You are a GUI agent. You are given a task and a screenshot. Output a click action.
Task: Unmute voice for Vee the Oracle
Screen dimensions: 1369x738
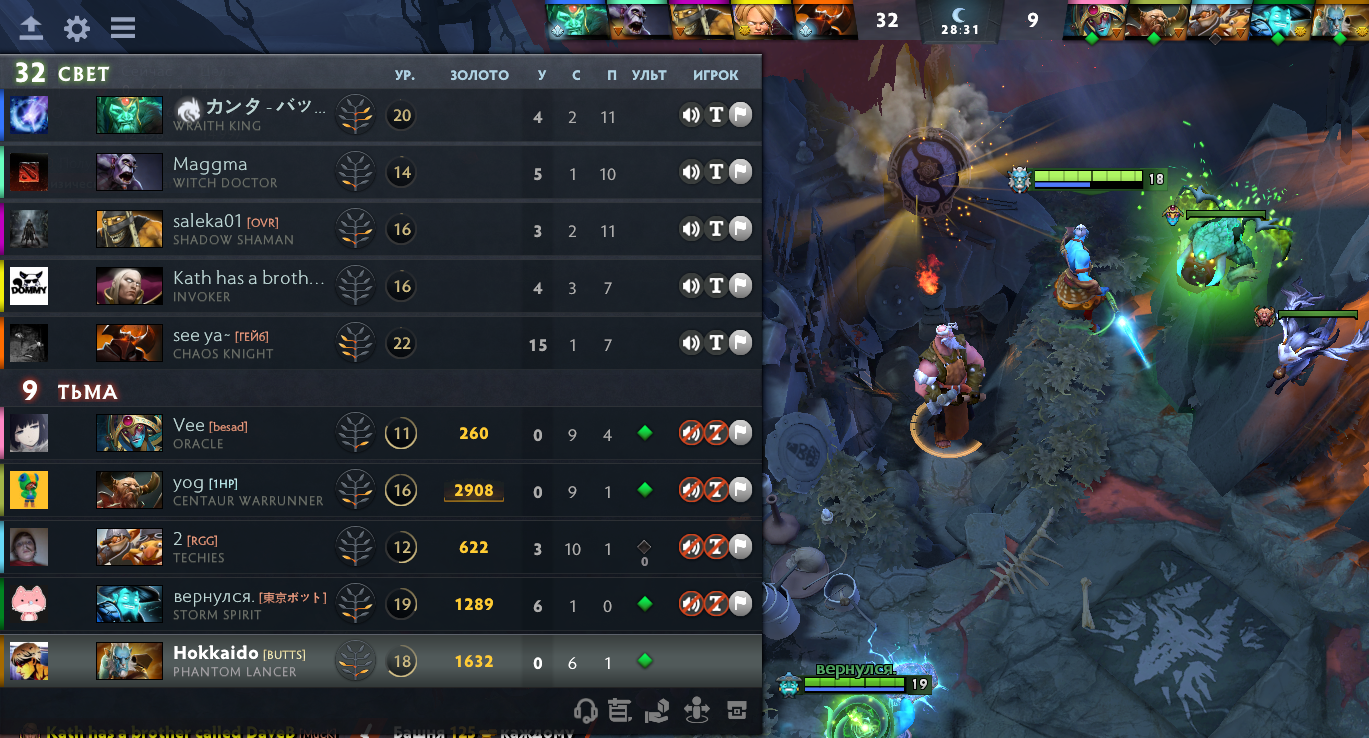(691, 433)
